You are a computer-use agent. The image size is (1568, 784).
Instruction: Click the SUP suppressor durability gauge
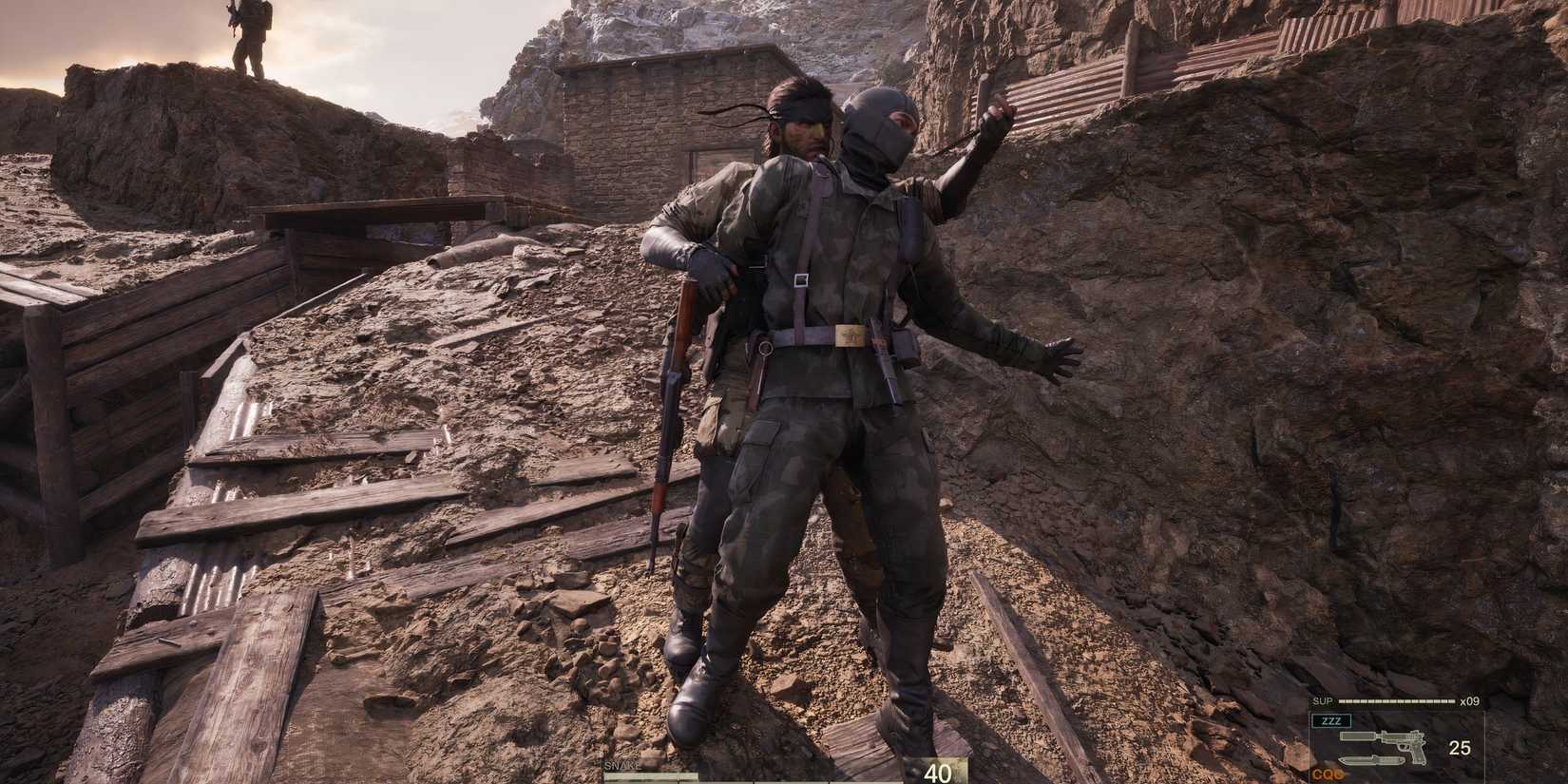(1395, 701)
